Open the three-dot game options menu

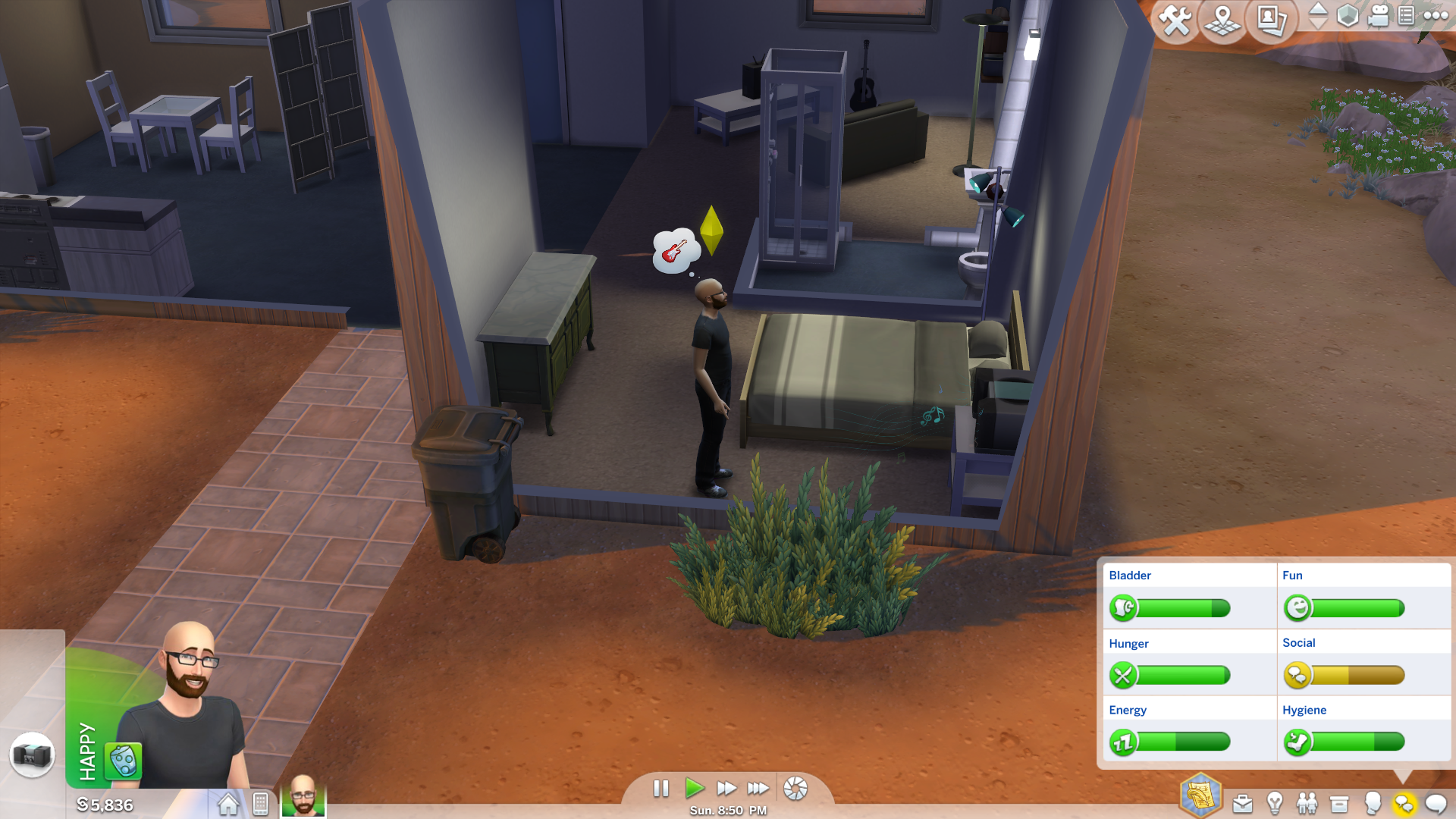[1436, 15]
